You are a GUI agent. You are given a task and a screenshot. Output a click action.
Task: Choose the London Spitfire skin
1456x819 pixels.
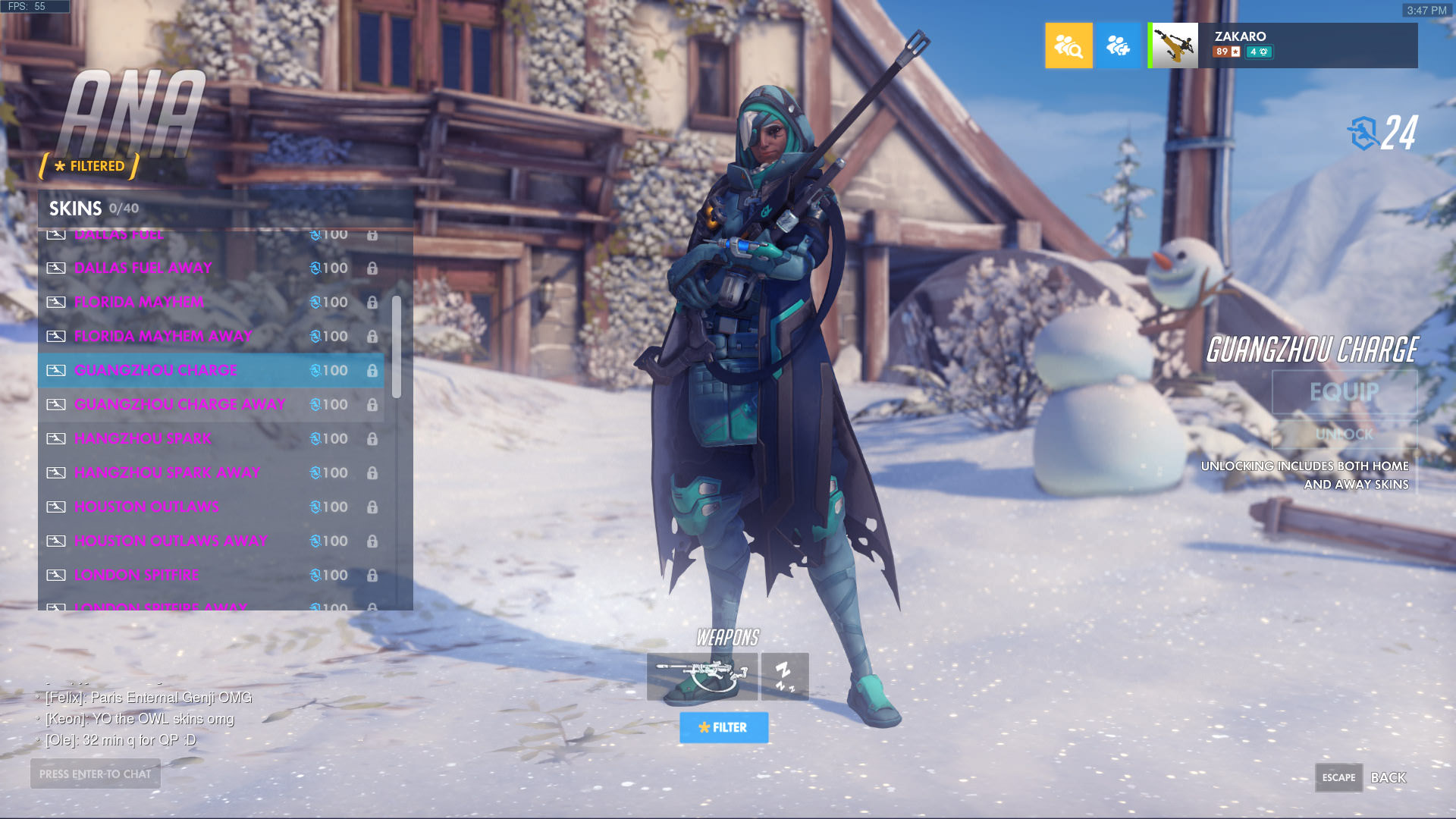(211, 575)
